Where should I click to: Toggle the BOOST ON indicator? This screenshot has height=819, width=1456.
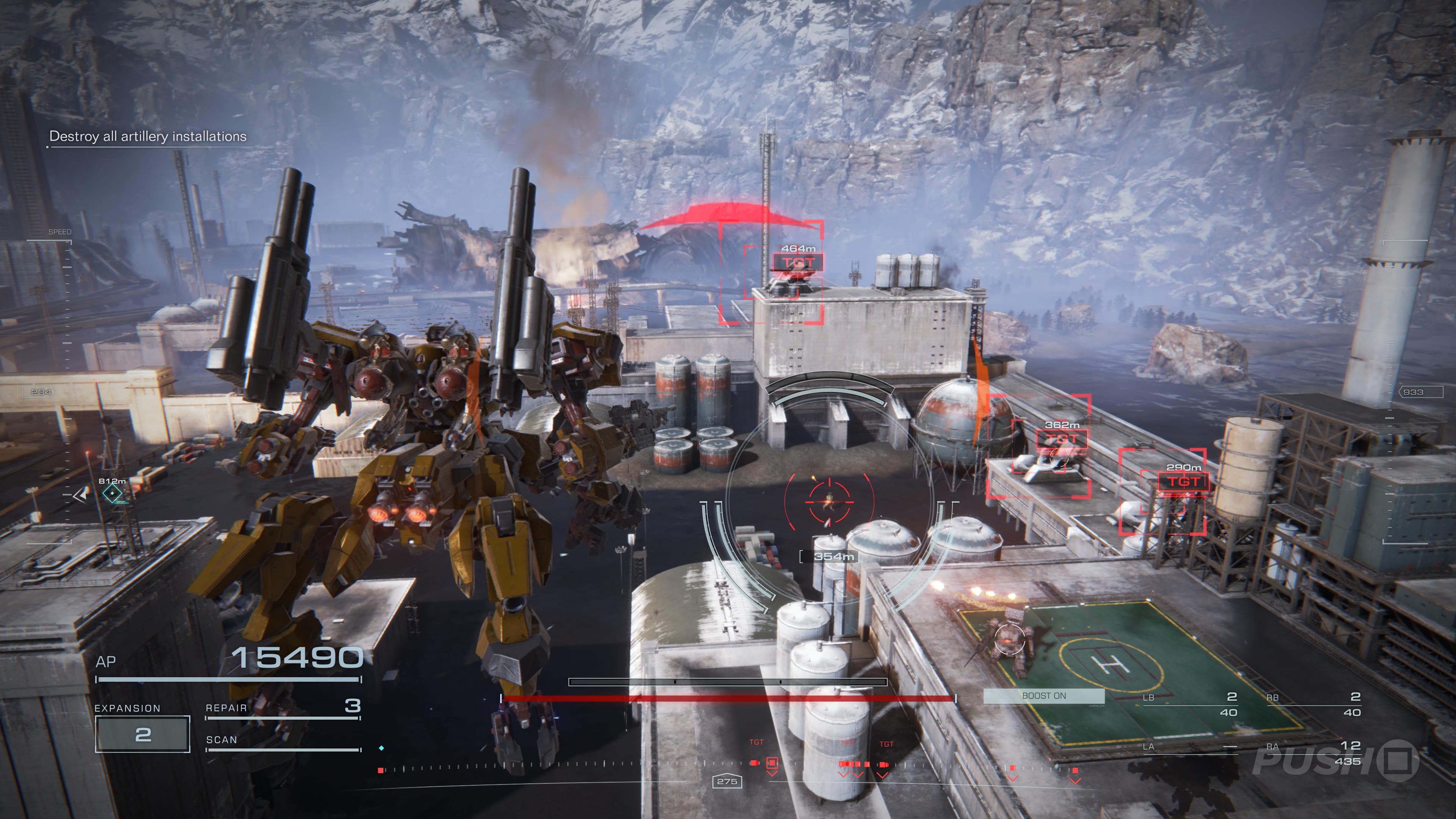pyautogui.click(x=1043, y=696)
